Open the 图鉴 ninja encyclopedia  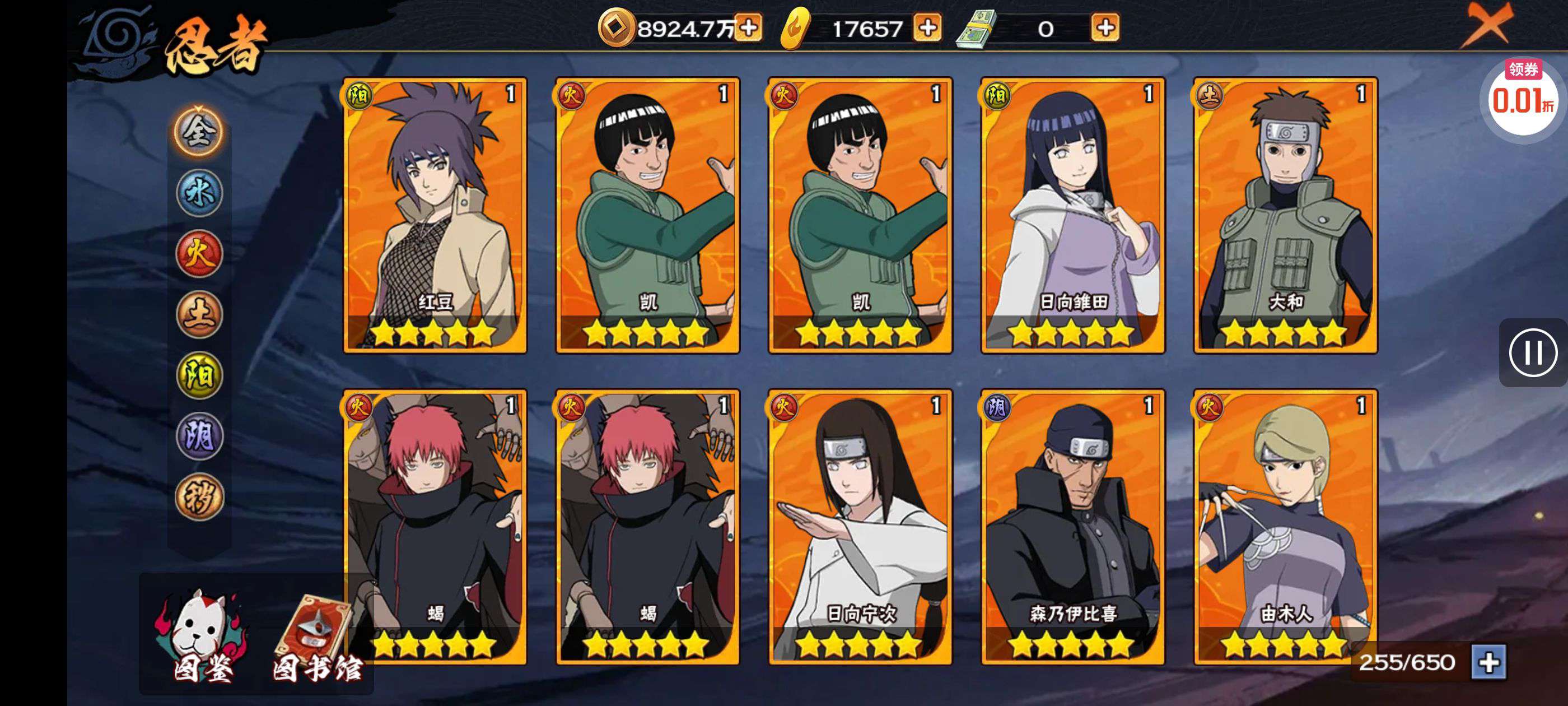(x=203, y=637)
